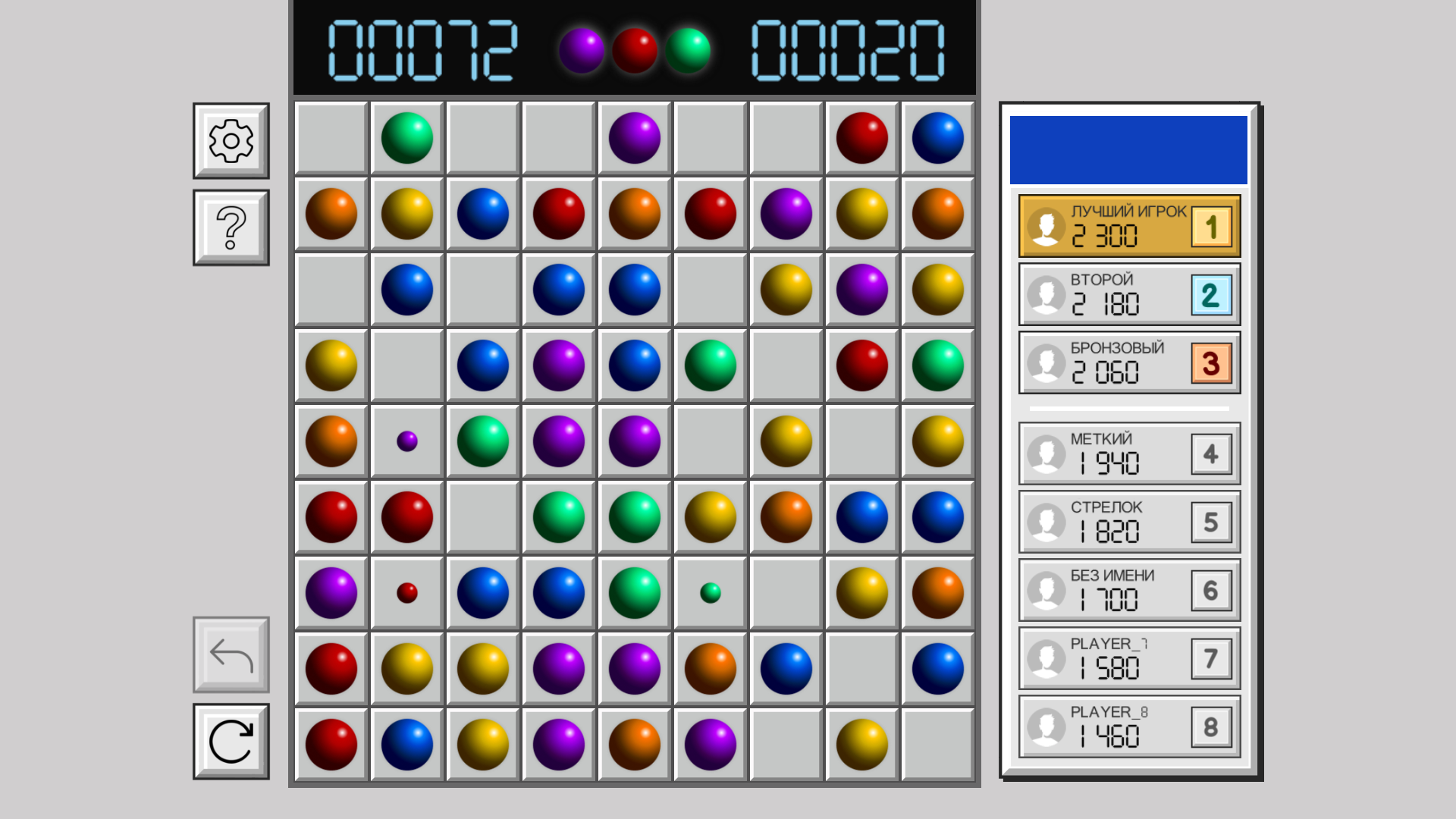This screenshot has width=1456, height=819.
Task: Open the question mark help icon
Action: point(230,227)
